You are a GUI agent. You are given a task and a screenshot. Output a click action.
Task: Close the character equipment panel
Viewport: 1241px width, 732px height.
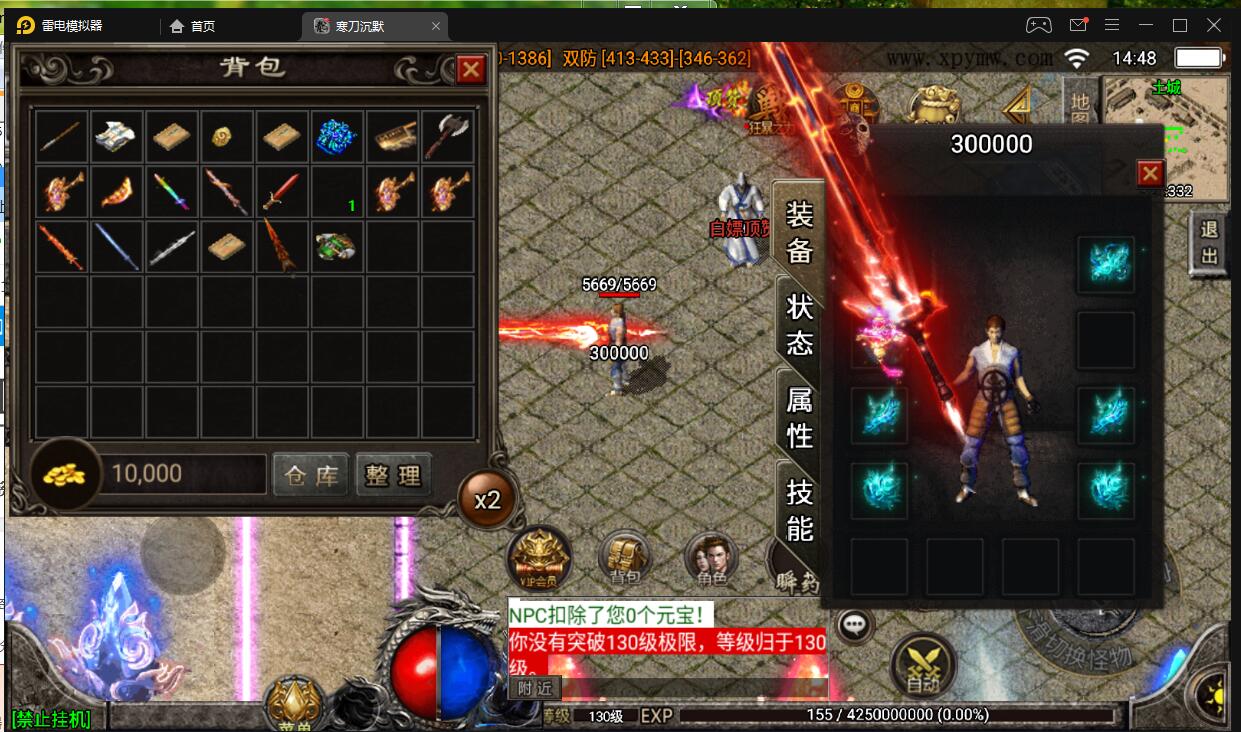tap(1150, 174)
